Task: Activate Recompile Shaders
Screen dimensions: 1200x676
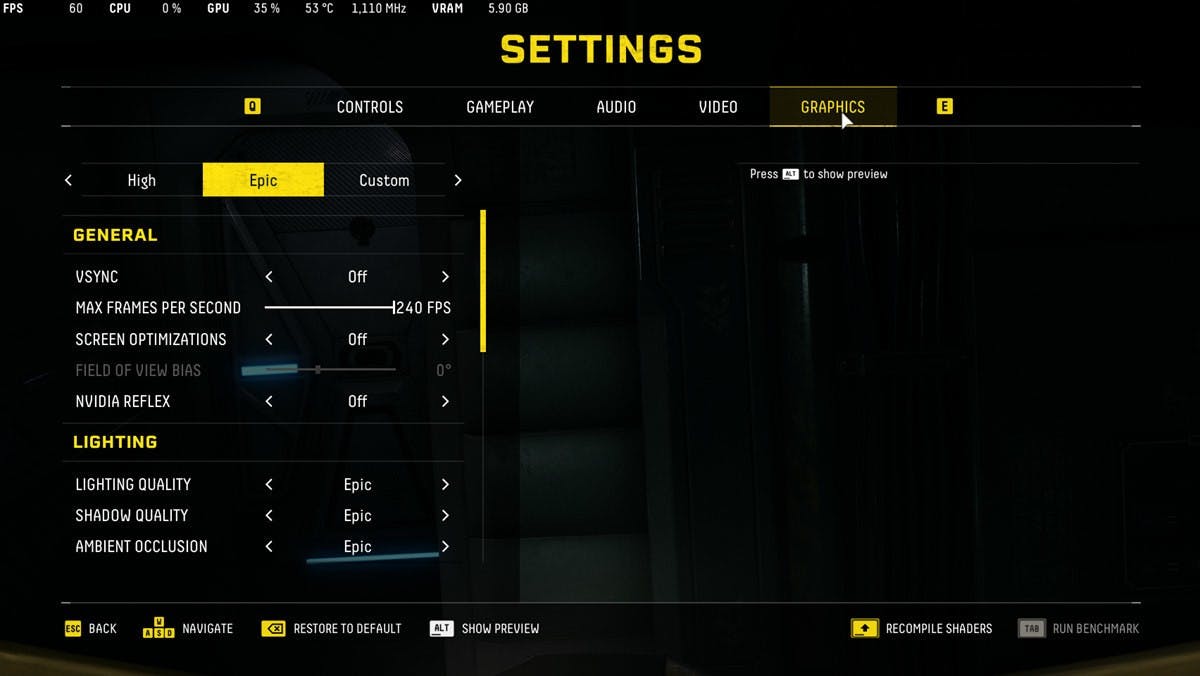Action: 922,629
